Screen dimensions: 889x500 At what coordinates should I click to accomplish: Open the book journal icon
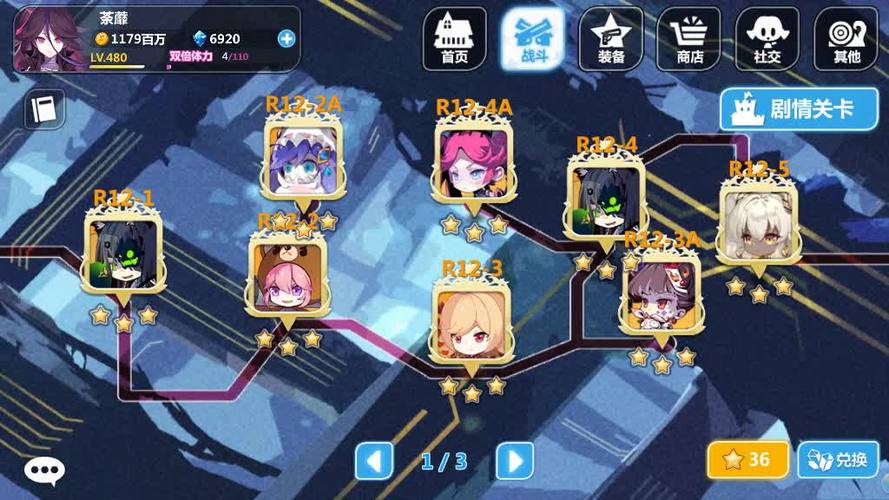[44, 108]
